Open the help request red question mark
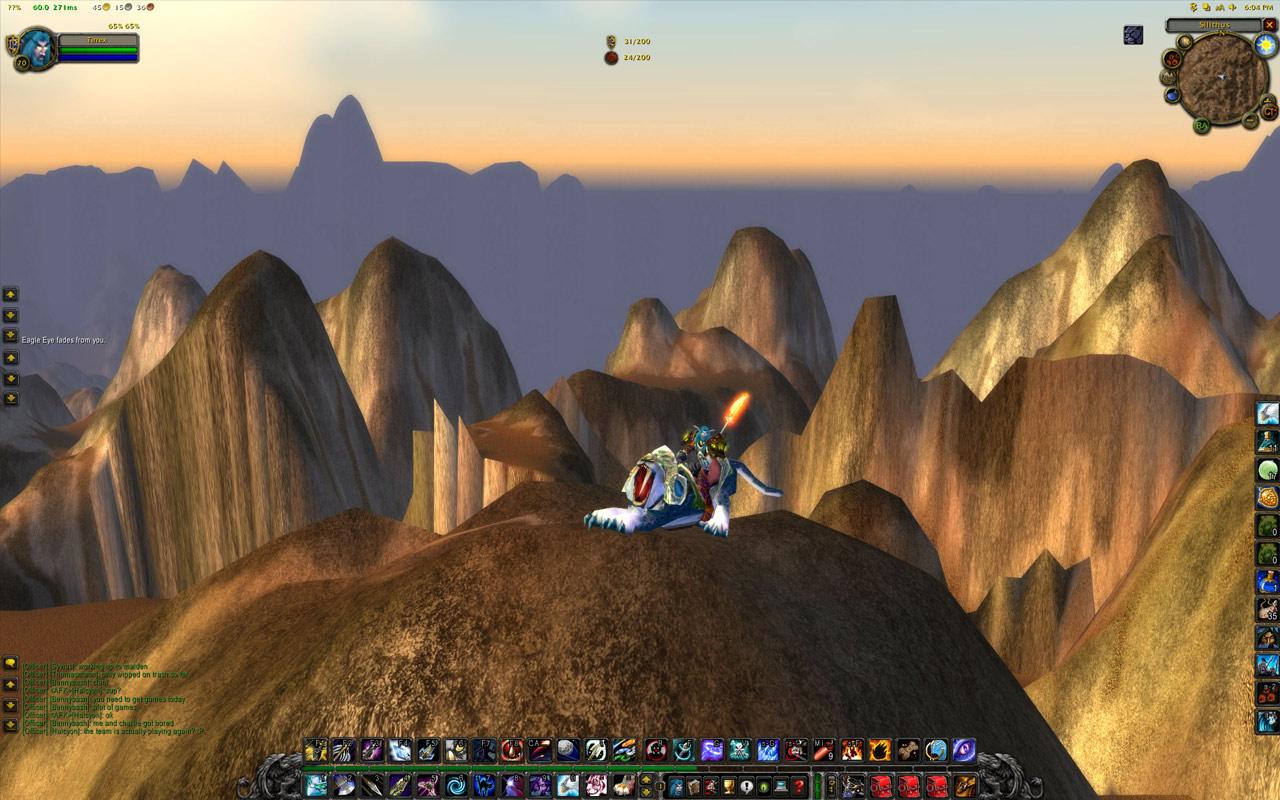Image resolution: width=1280 pixels, height=800 pixels. pos(798,786)
